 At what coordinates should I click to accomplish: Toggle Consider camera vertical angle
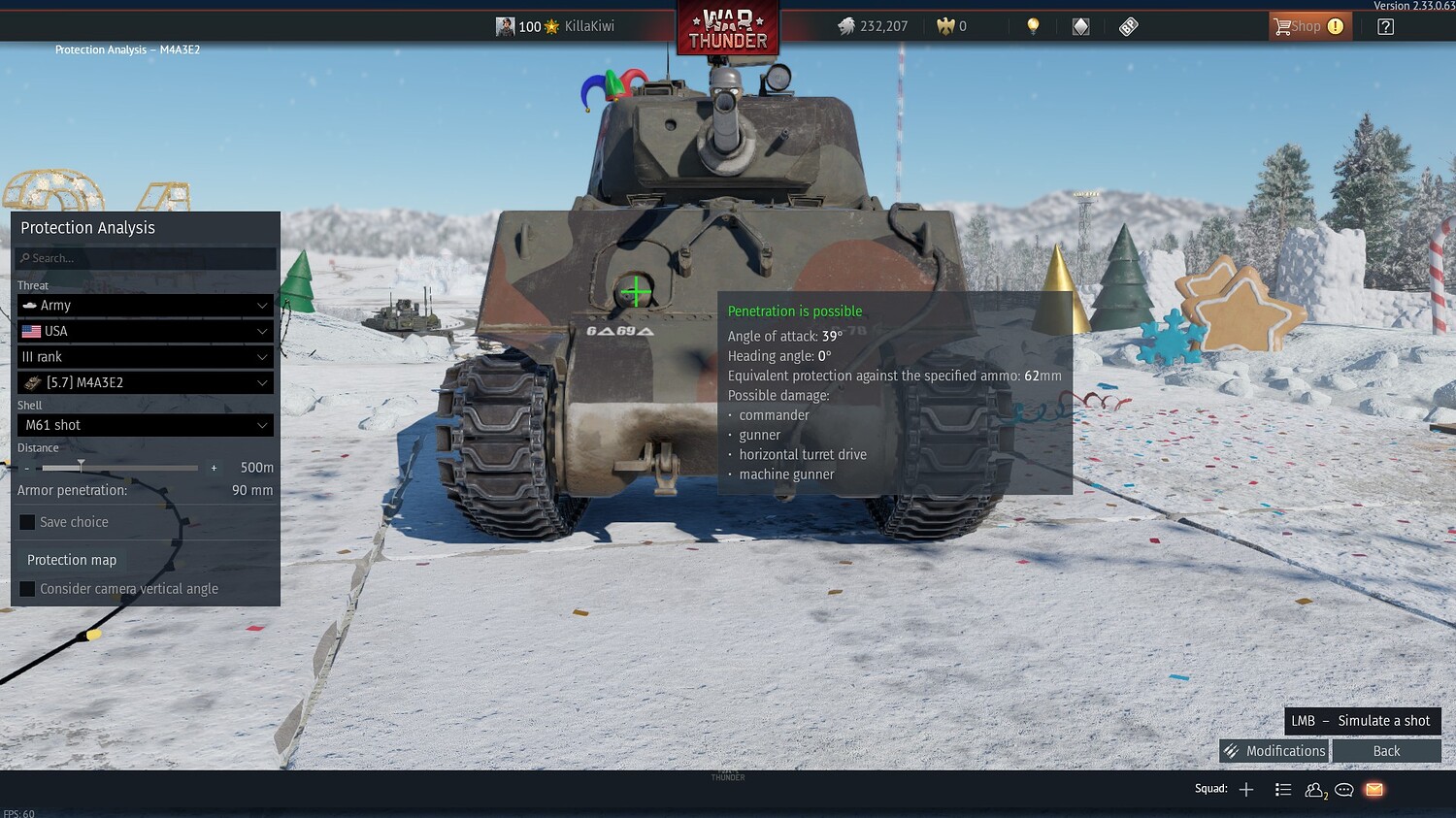point(26,588)
